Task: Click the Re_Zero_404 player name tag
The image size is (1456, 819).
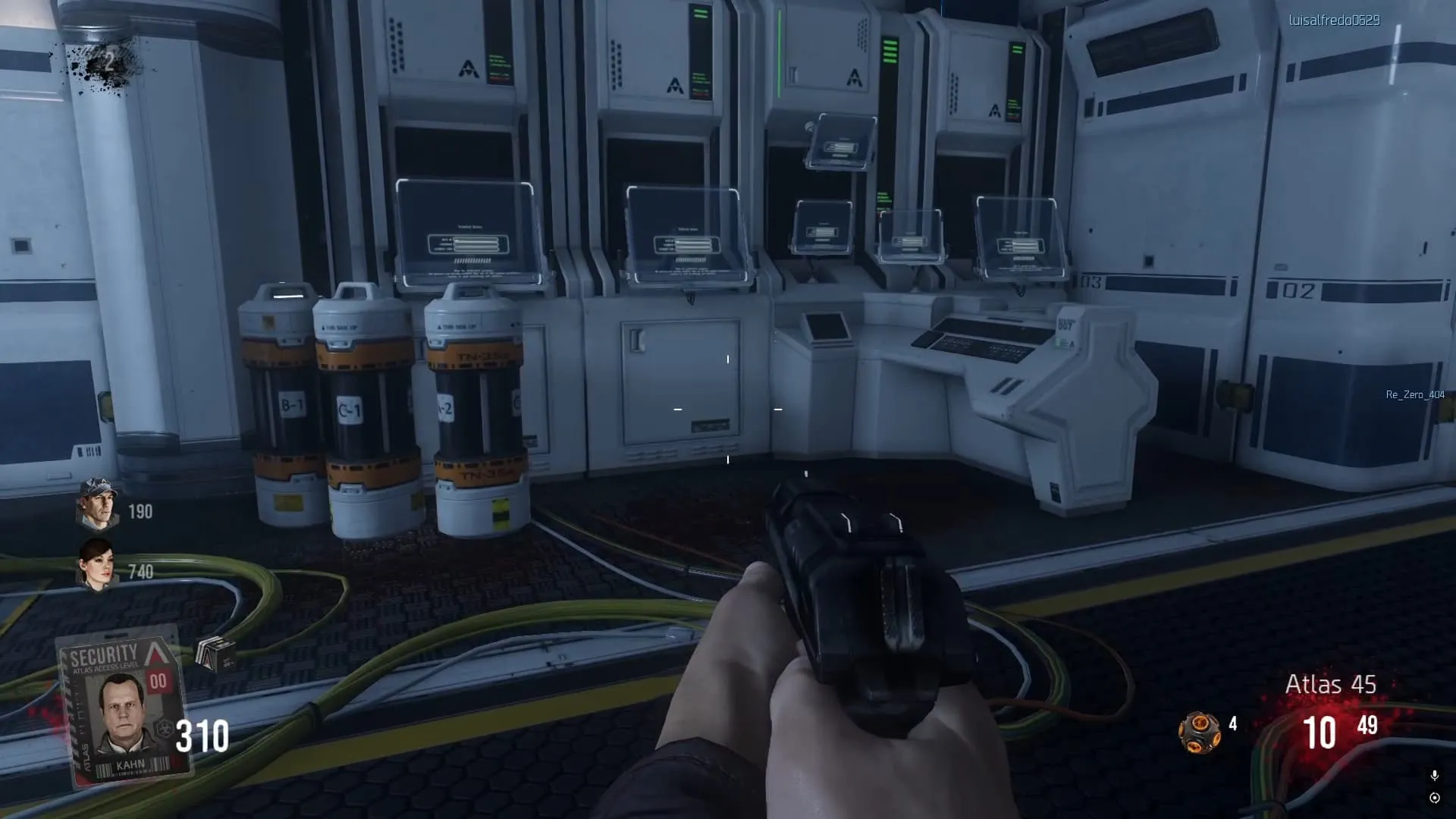Action: pyautogui.click(x=1415, y=394)
